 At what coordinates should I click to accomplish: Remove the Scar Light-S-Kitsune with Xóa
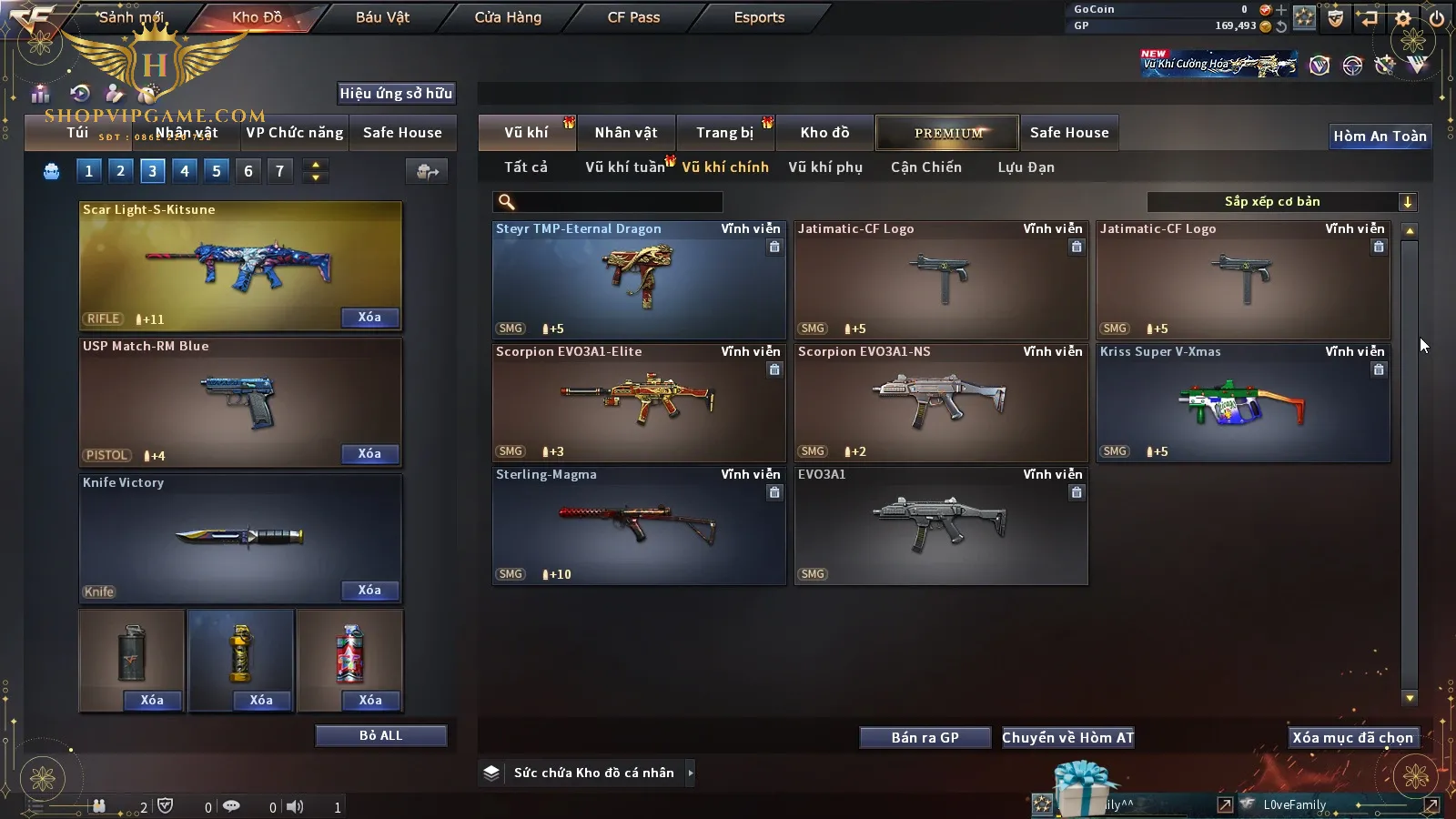click(369, 318)
